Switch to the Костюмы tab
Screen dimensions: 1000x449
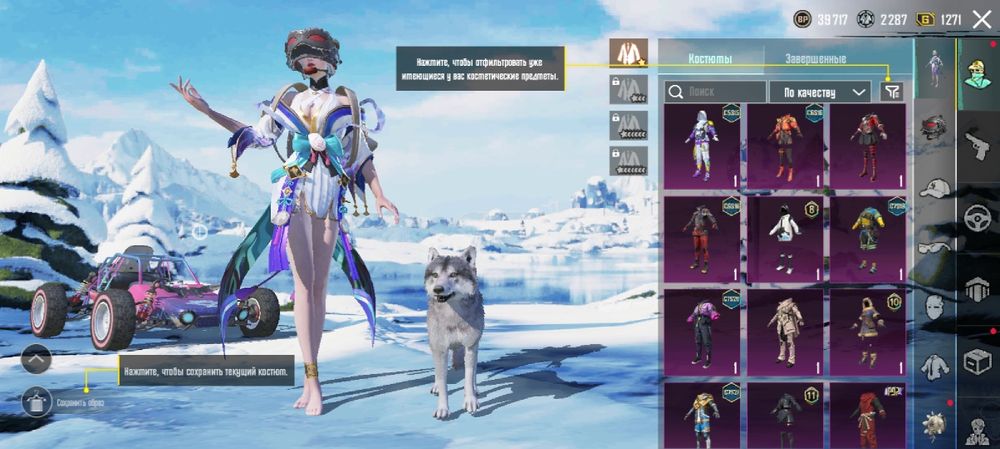(x=711, y=59)
